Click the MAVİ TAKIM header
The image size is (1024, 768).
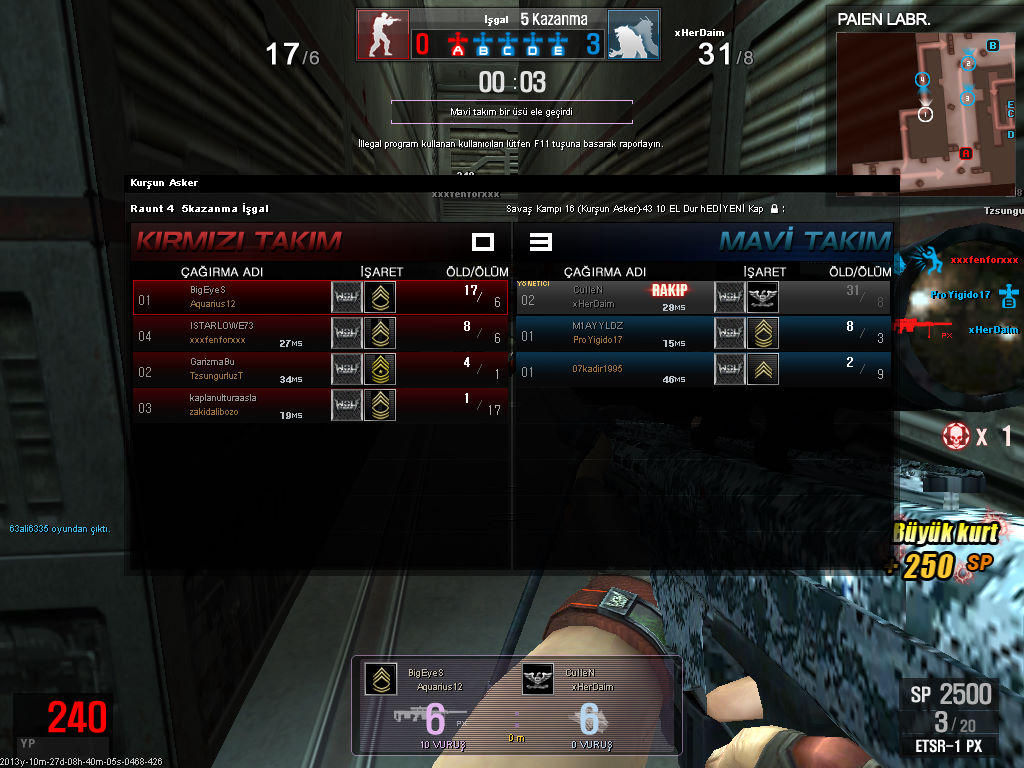[x=805, y=241]
